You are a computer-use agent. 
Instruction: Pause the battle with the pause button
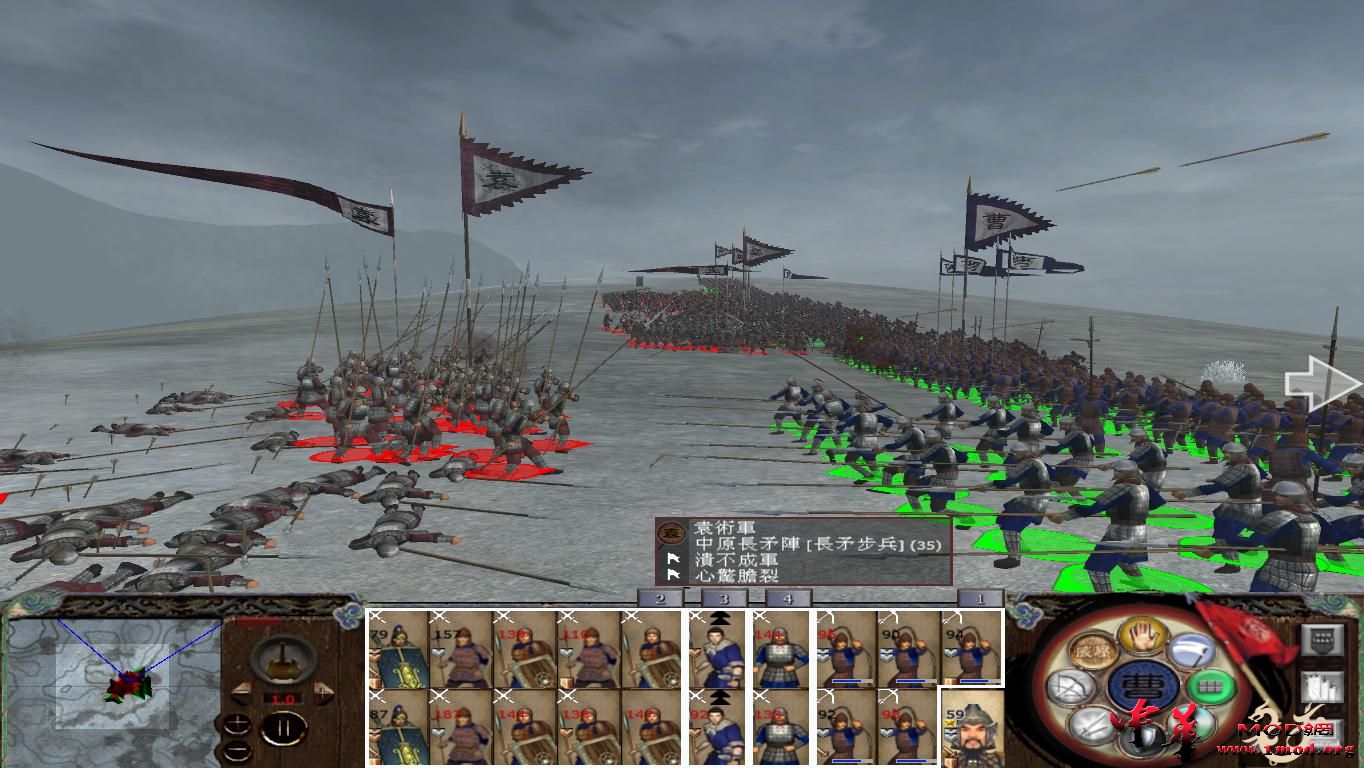[284, 727]
